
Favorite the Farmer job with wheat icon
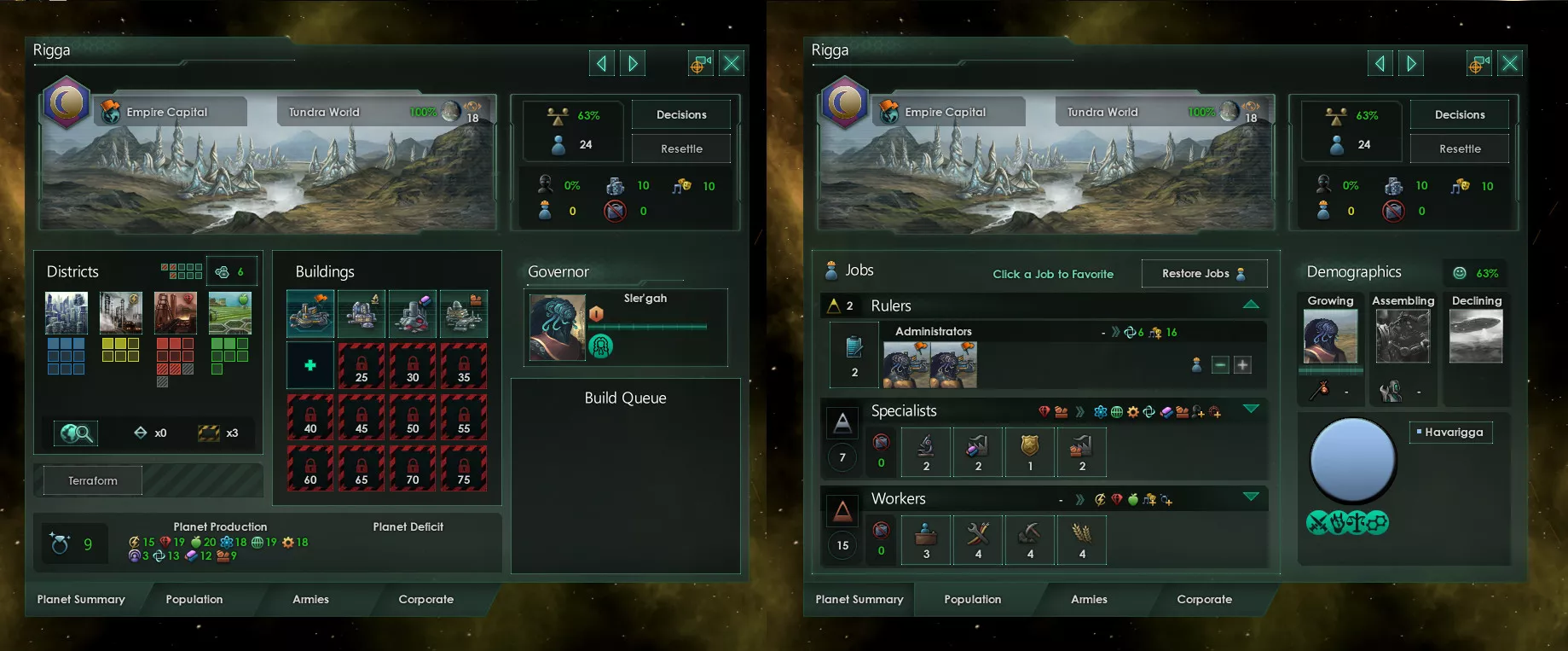click(x=1081, y=540)
